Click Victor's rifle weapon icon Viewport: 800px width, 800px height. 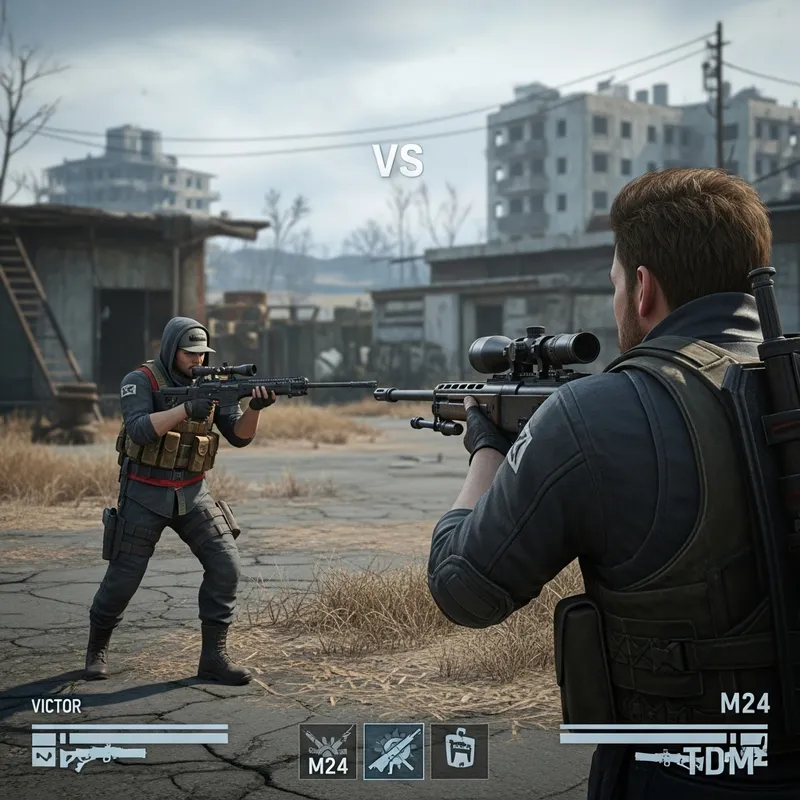pyautogui.click(x=102, y=757)
